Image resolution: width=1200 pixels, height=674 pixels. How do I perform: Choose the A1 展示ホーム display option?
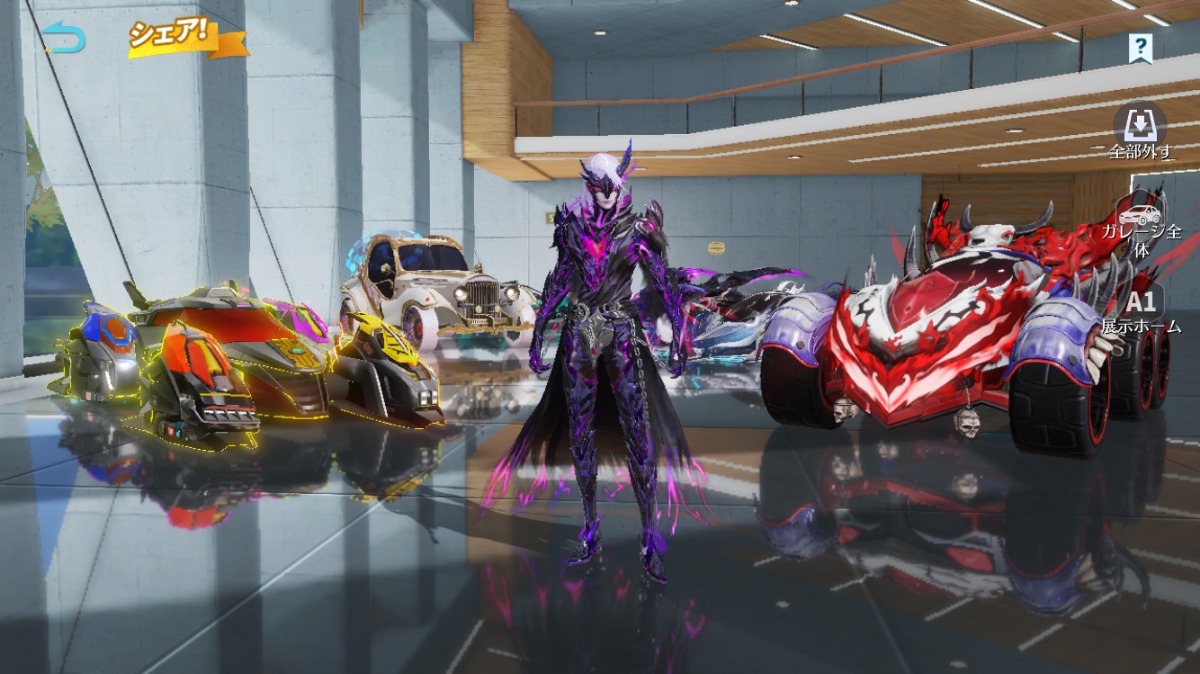(1141, 309)
